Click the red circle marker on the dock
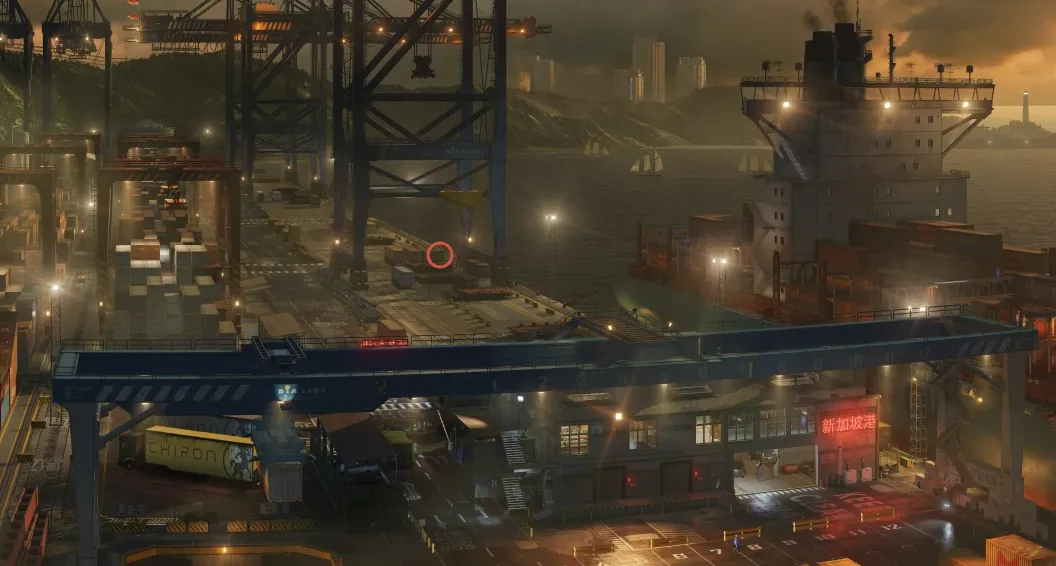The width and height of the screenshot is (1056, 566). (x=440, y=255)
